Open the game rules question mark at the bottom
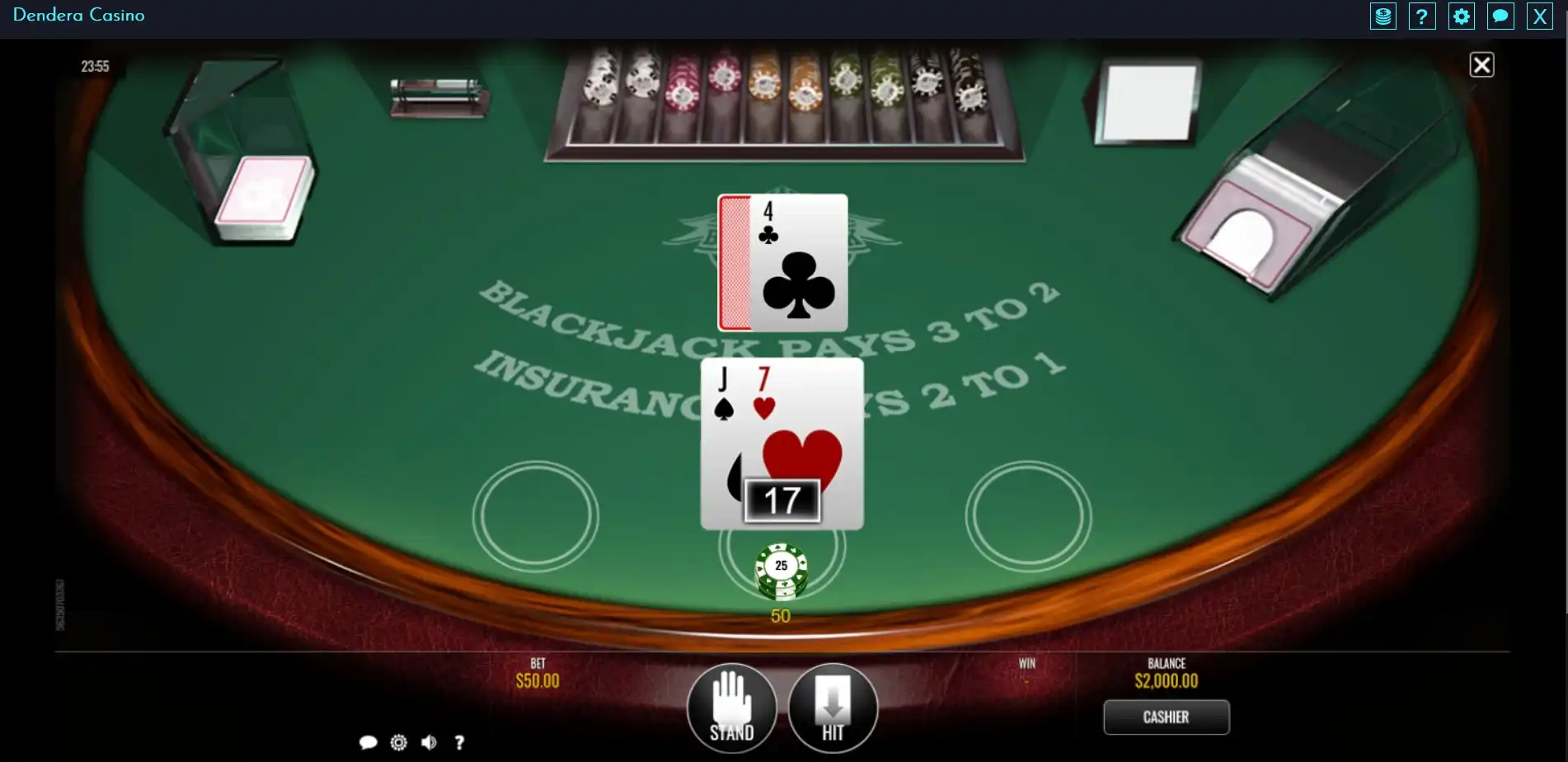This screenshot has width=1568, height=762. [x=459, y=742]
